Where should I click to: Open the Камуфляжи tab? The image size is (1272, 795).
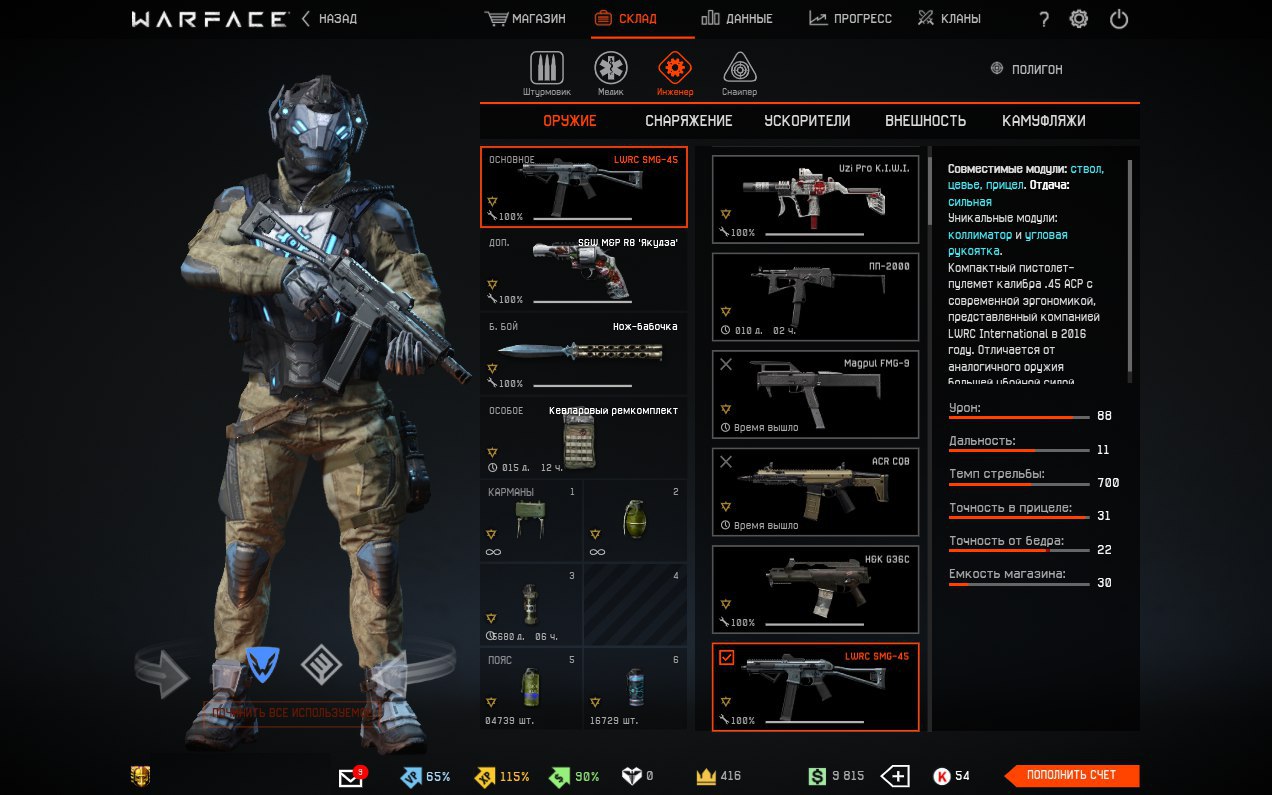1043,121
